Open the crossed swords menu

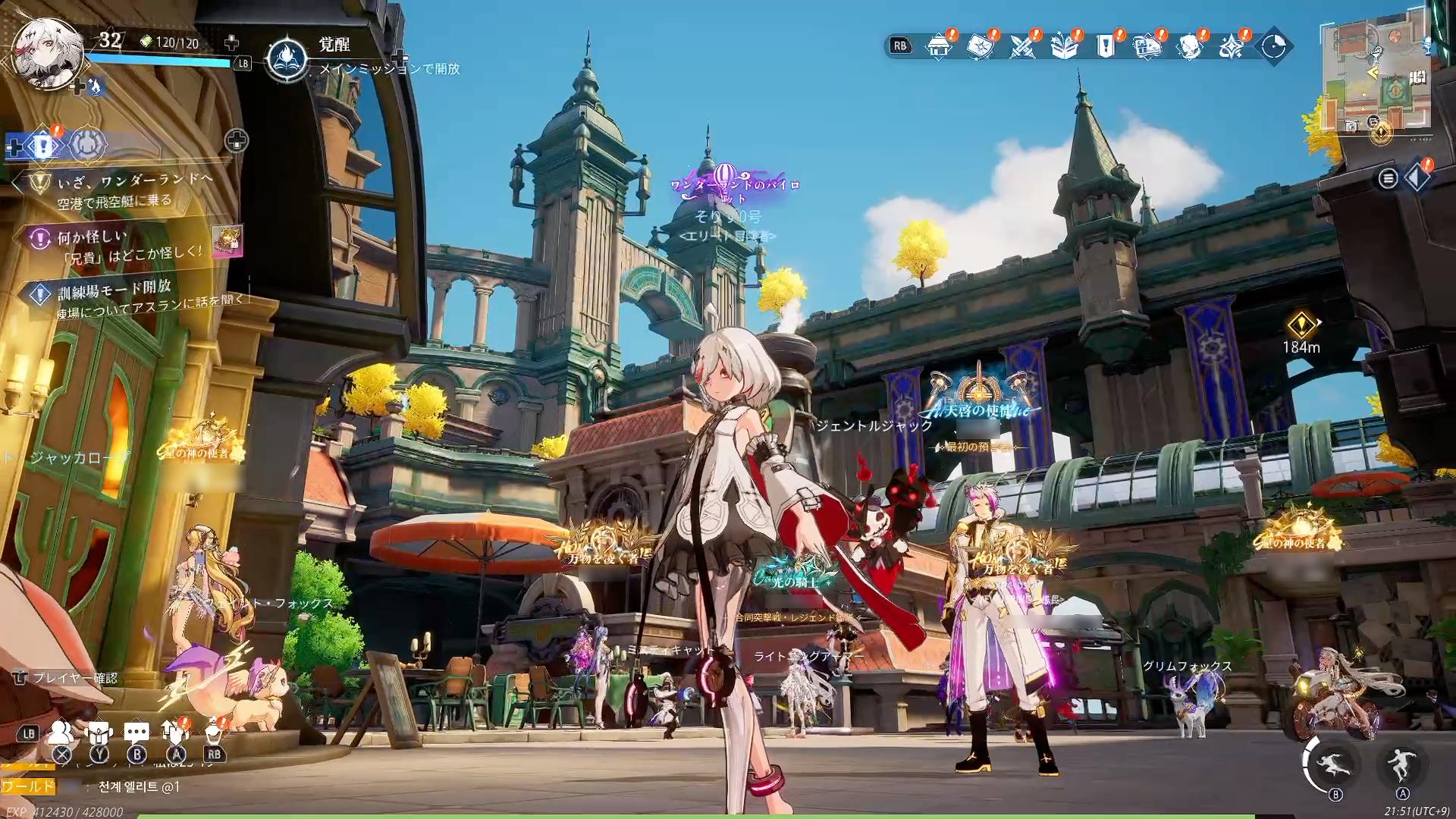(x=1022, y=46)
